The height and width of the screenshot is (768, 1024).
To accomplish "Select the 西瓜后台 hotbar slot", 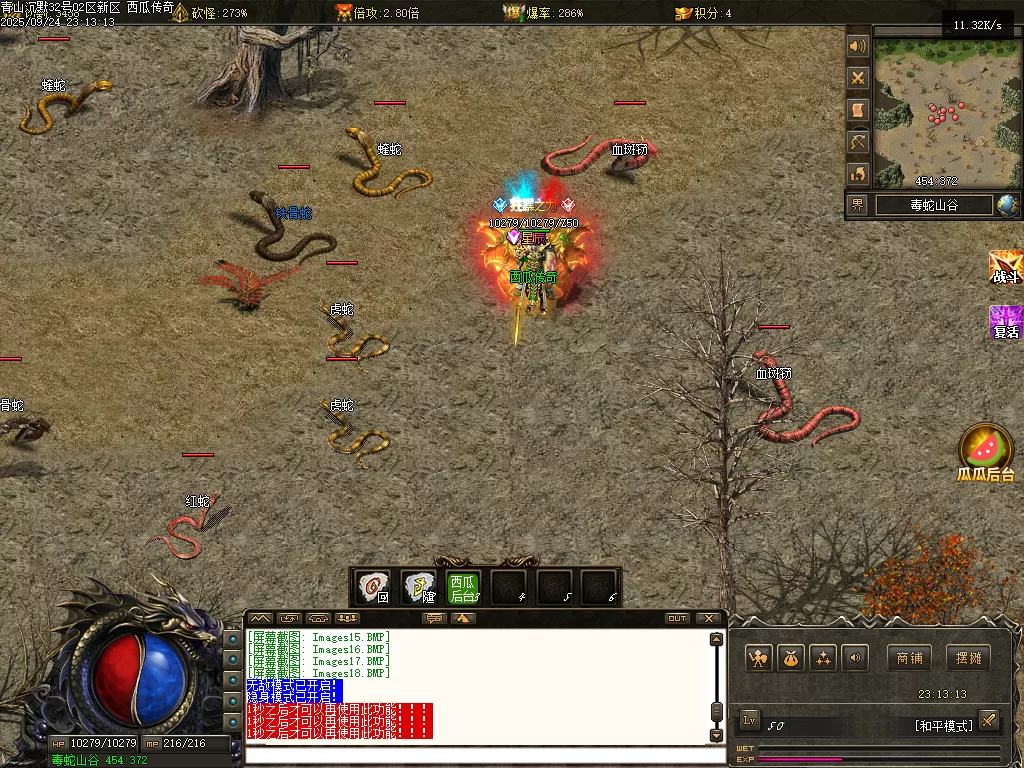I will (x=463, y=586).
